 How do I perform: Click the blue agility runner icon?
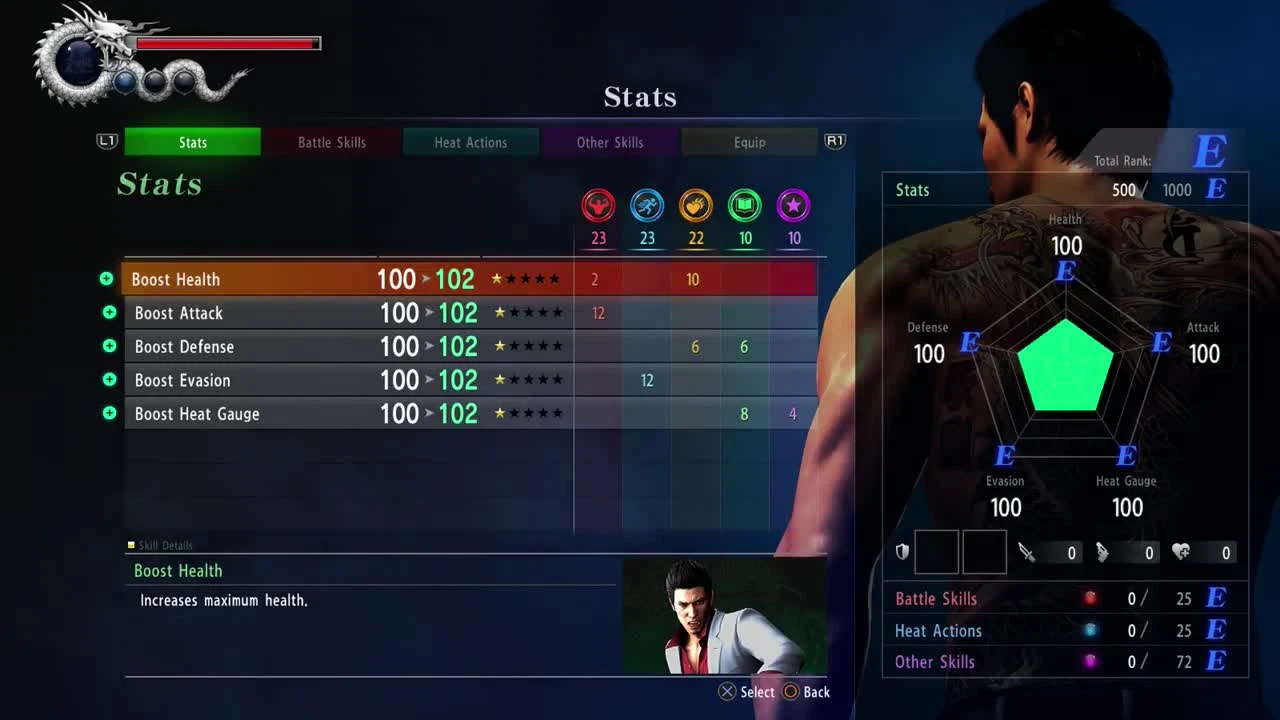click(x=646, y=206)
